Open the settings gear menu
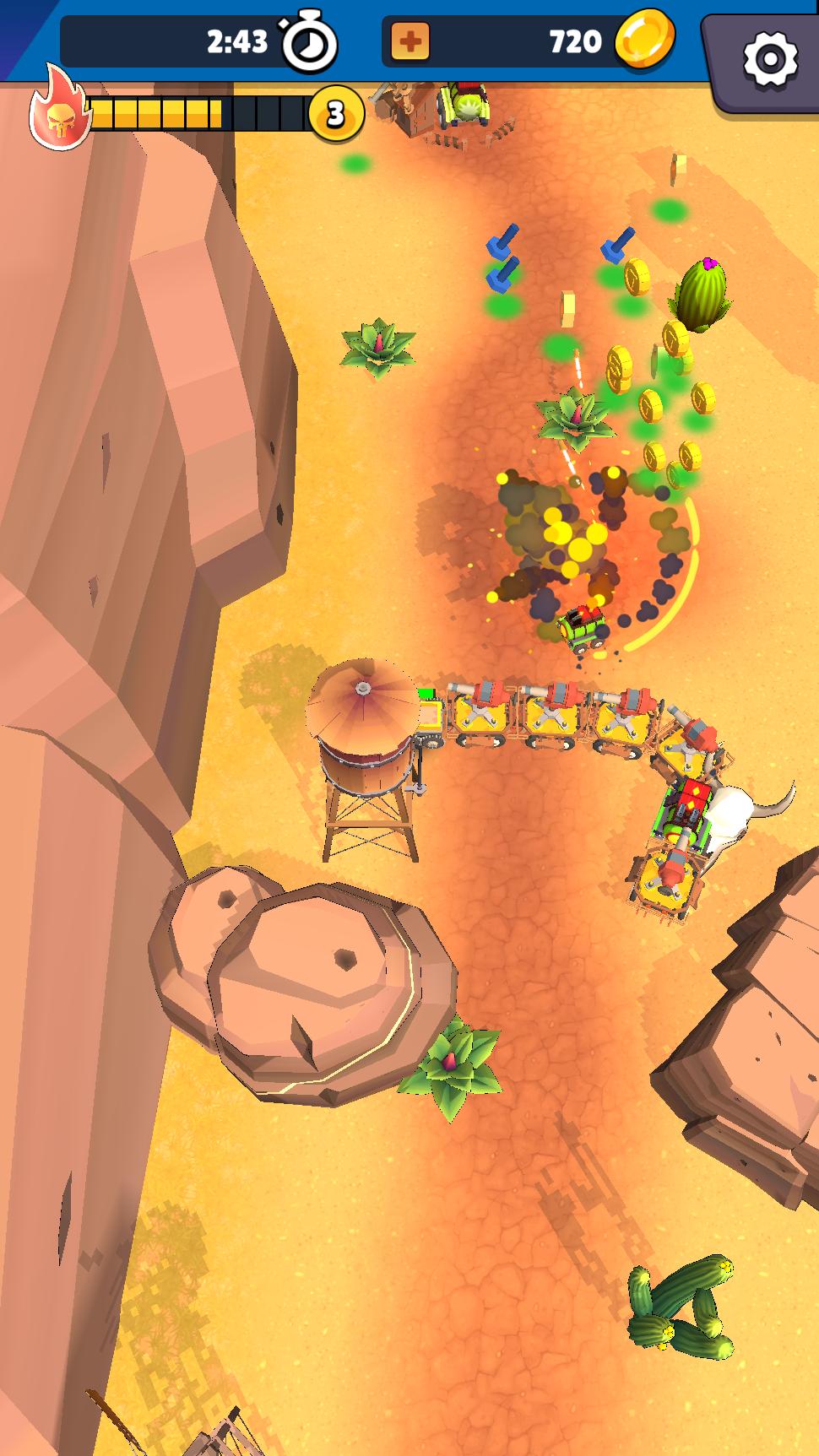This screenshot has width=819, height=1456. point(769,58)
